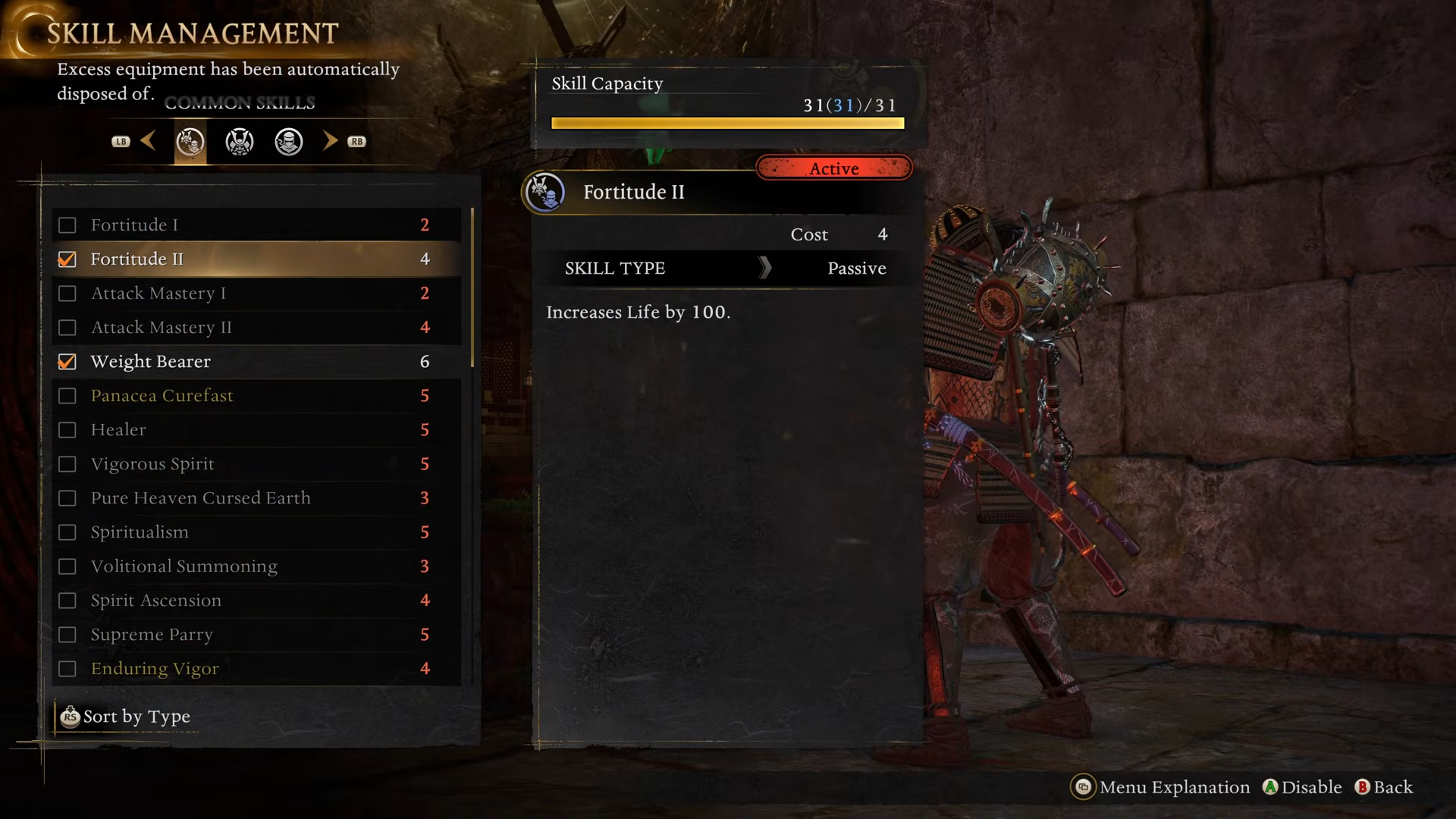This screenshot has height=819, width=1456.
Task: Tick the Attack Mastery II checkbox
Action: [67, 328]
